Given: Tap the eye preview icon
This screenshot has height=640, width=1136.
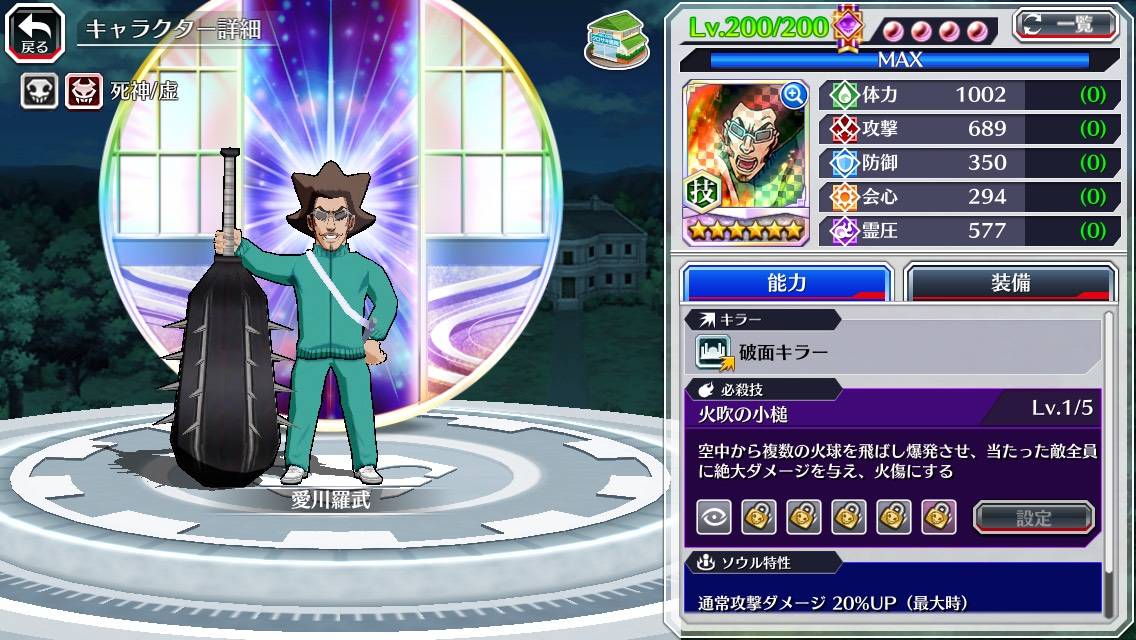Looking at the screenshot, I should [714, 517].
